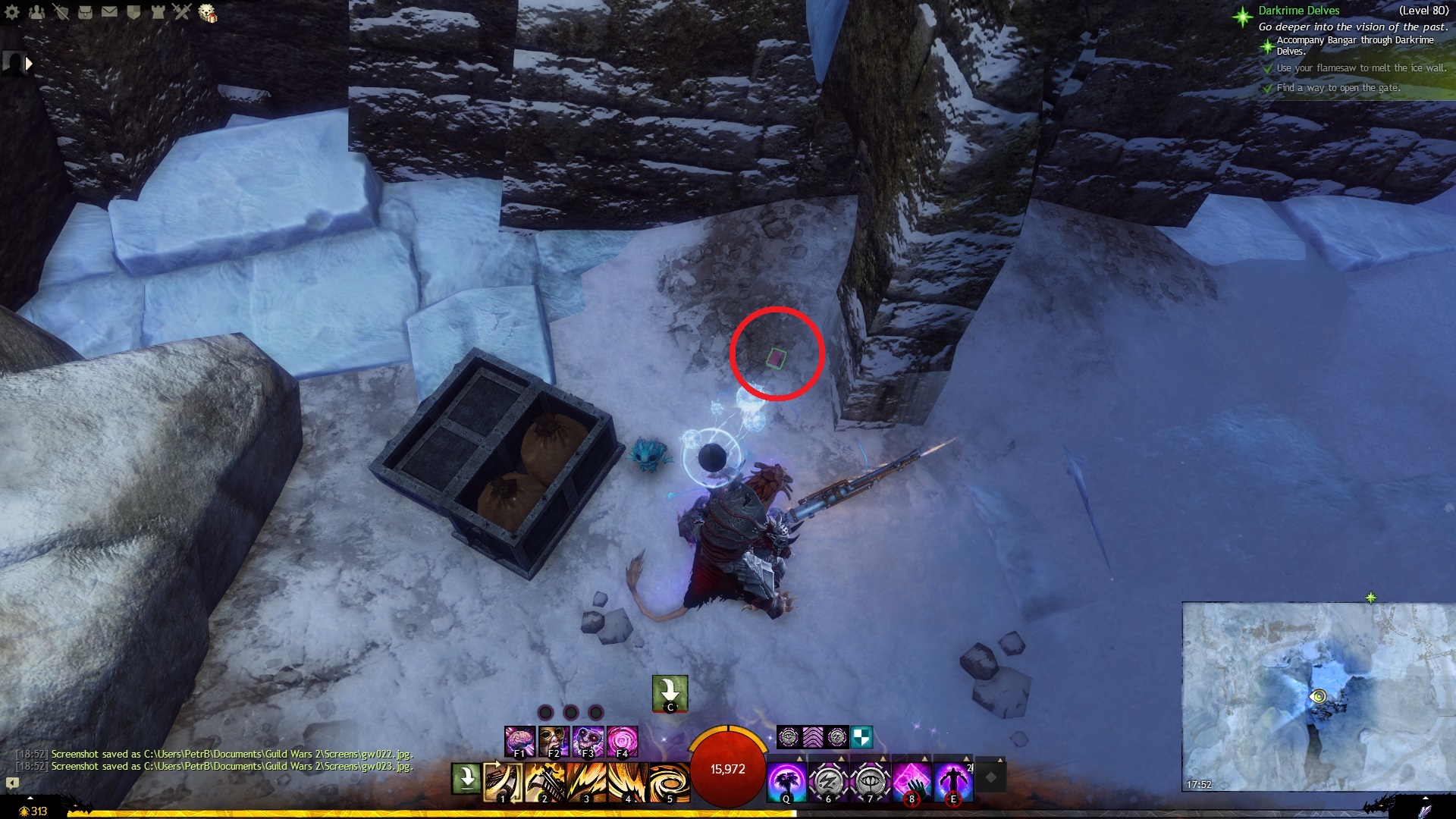Activate the purple palm tree healing skill
The height and width of the screenshot is (819, 1456).
click(786, 782)
